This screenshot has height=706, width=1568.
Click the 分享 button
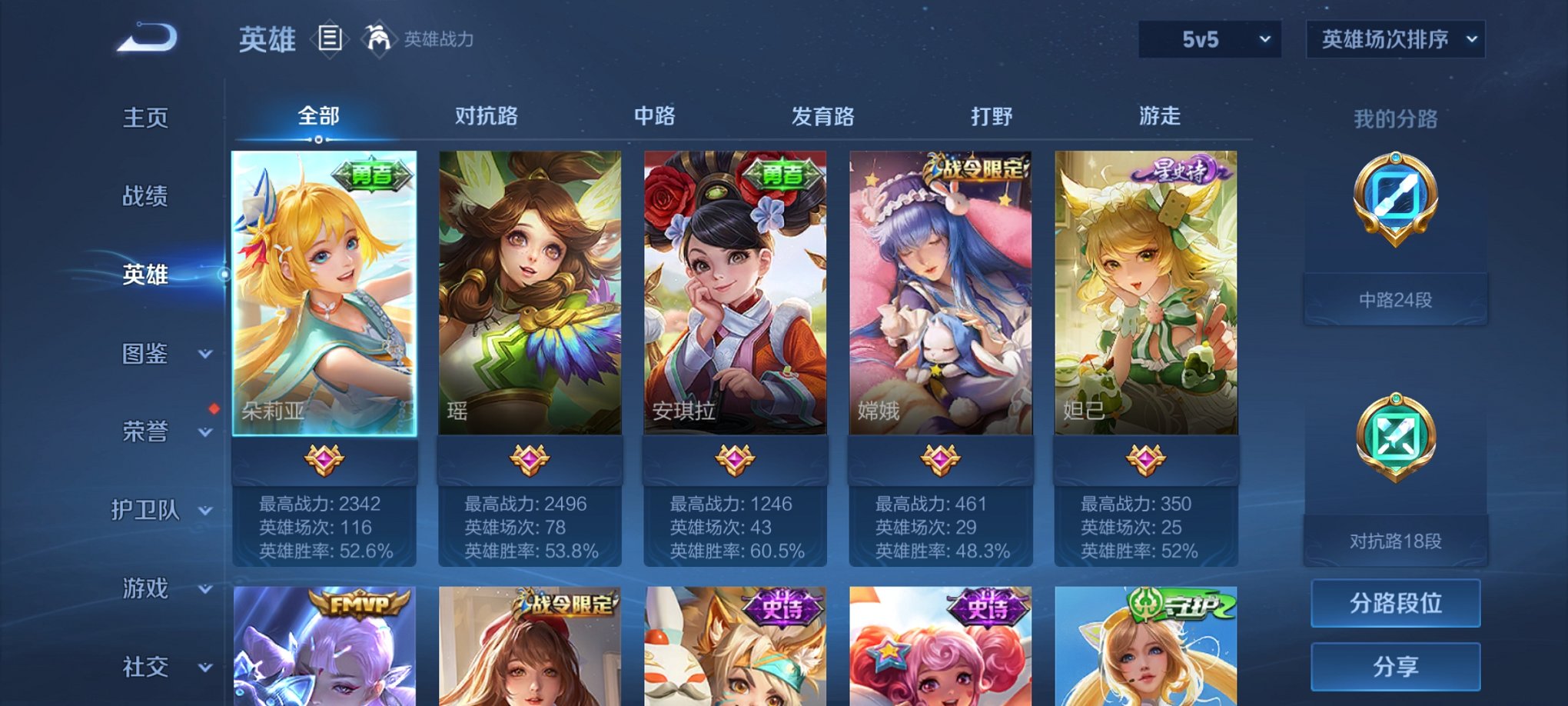click(x=1394, y=668)
